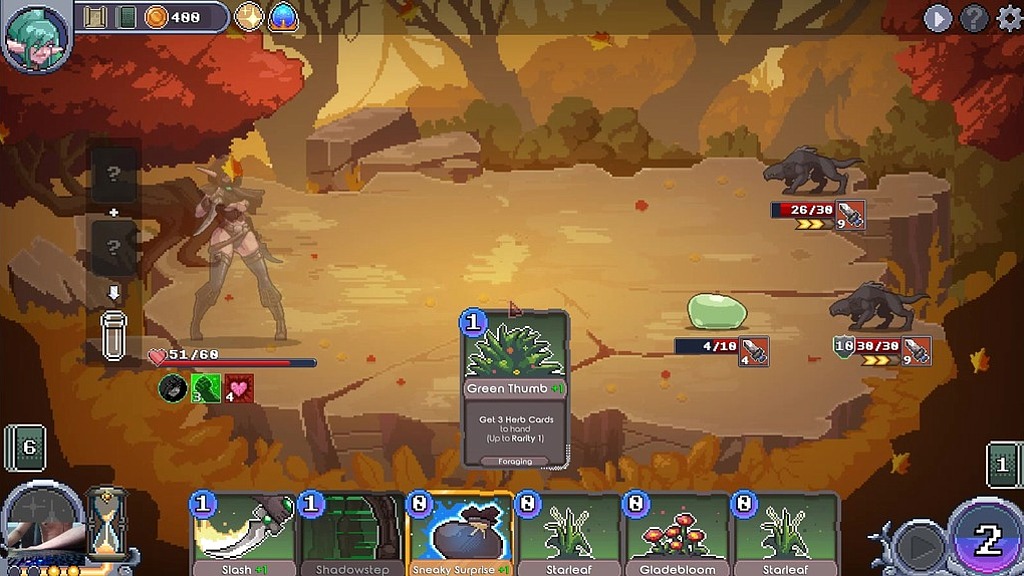Click the empty potion vial slot
This screenshot has height=576, width=1024.
coord(114,335)
